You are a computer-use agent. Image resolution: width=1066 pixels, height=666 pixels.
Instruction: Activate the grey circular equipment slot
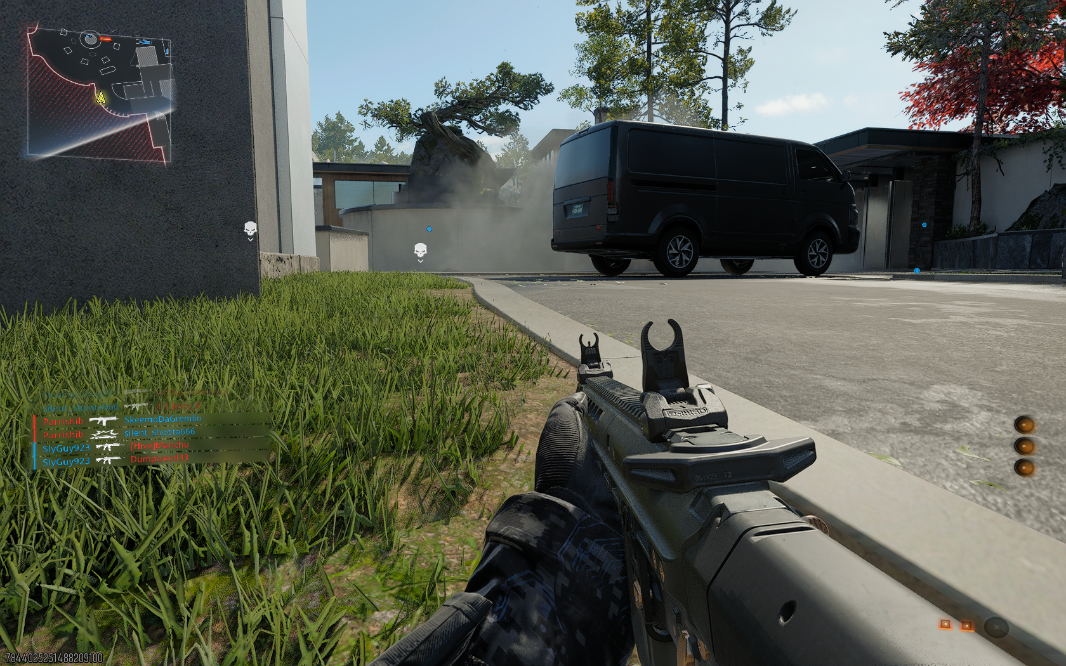click(x=995, y=627)
